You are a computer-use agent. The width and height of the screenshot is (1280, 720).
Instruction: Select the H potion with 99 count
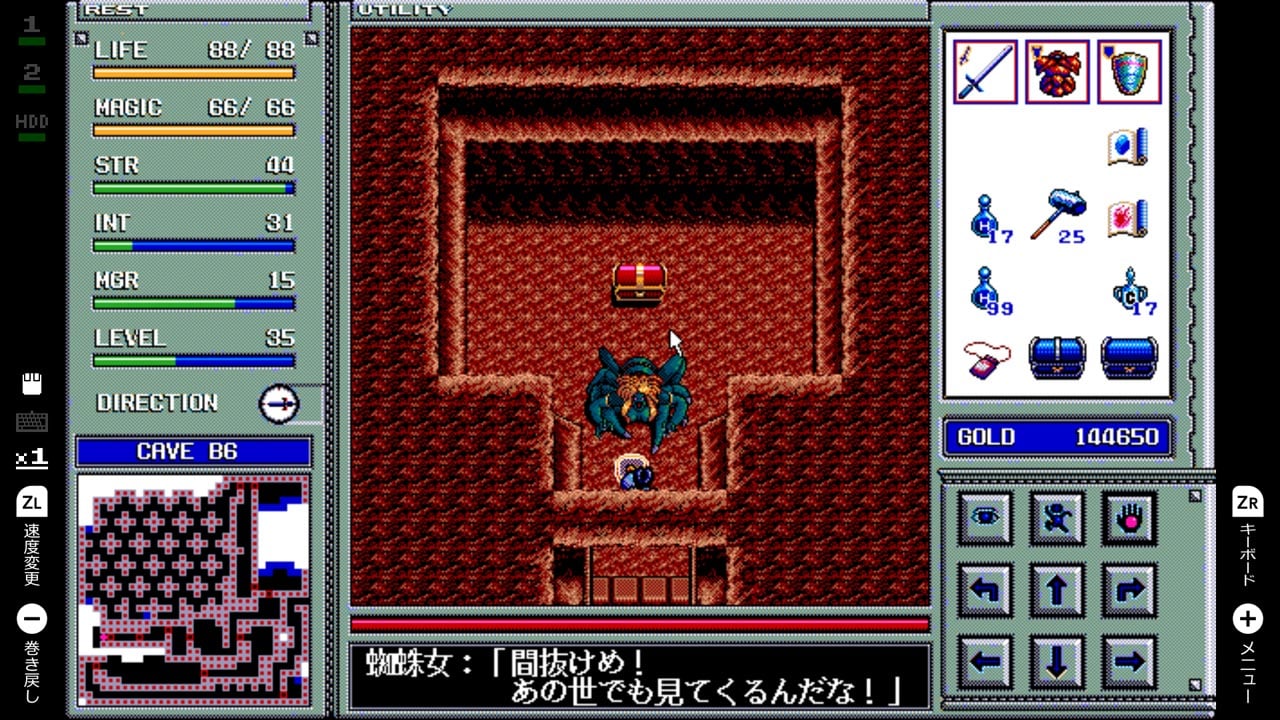point(987,292)
